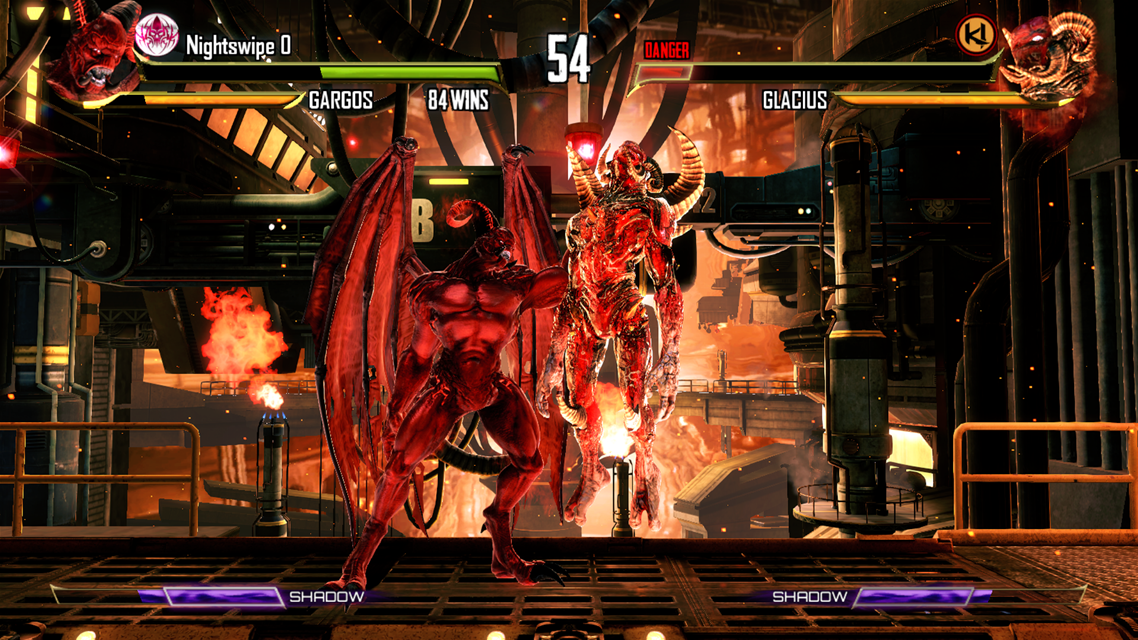Viewport: 1138px width, 640px height.
Task: Click the gold KI emblem badge
Action: [975, 36]
